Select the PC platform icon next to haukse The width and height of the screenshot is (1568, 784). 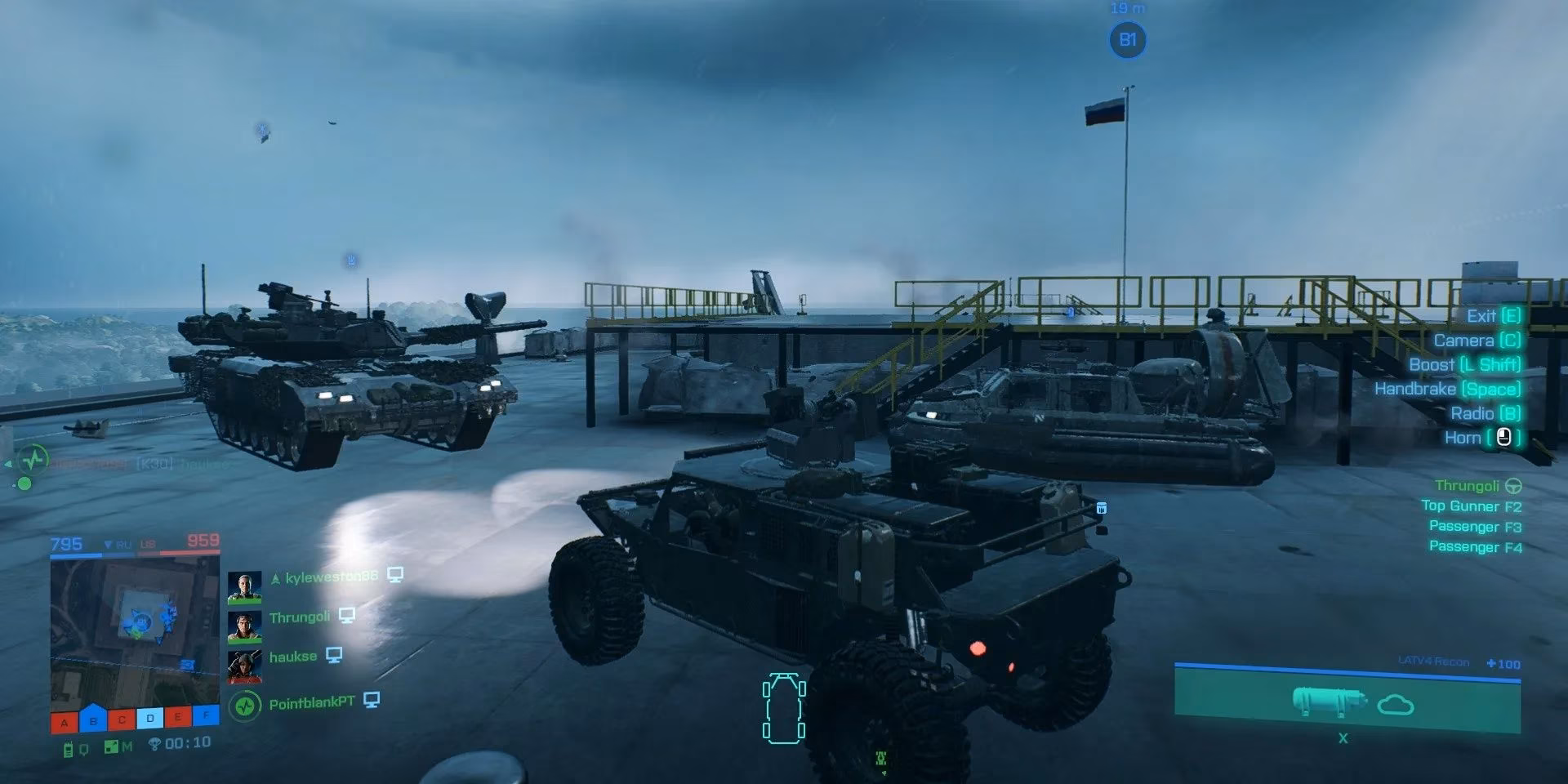[334, 655]
